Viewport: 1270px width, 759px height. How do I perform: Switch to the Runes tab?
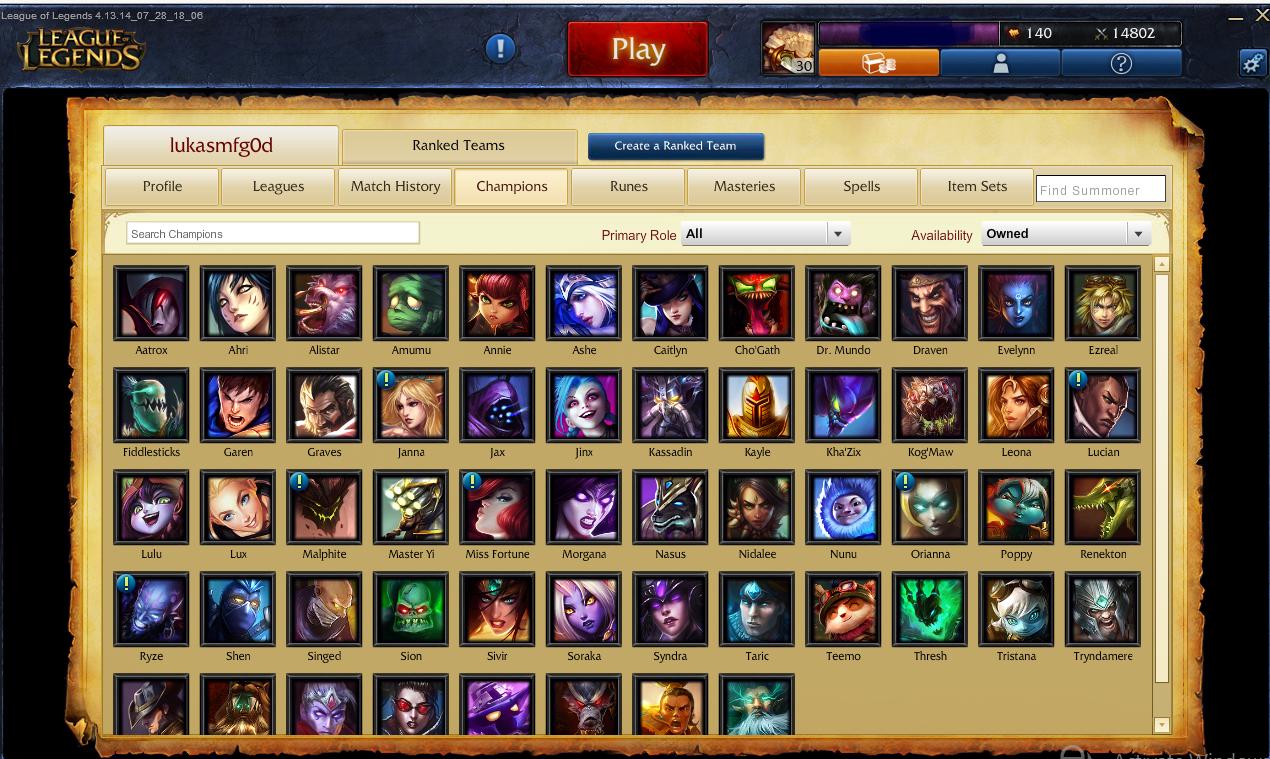(x=628, y=186)
